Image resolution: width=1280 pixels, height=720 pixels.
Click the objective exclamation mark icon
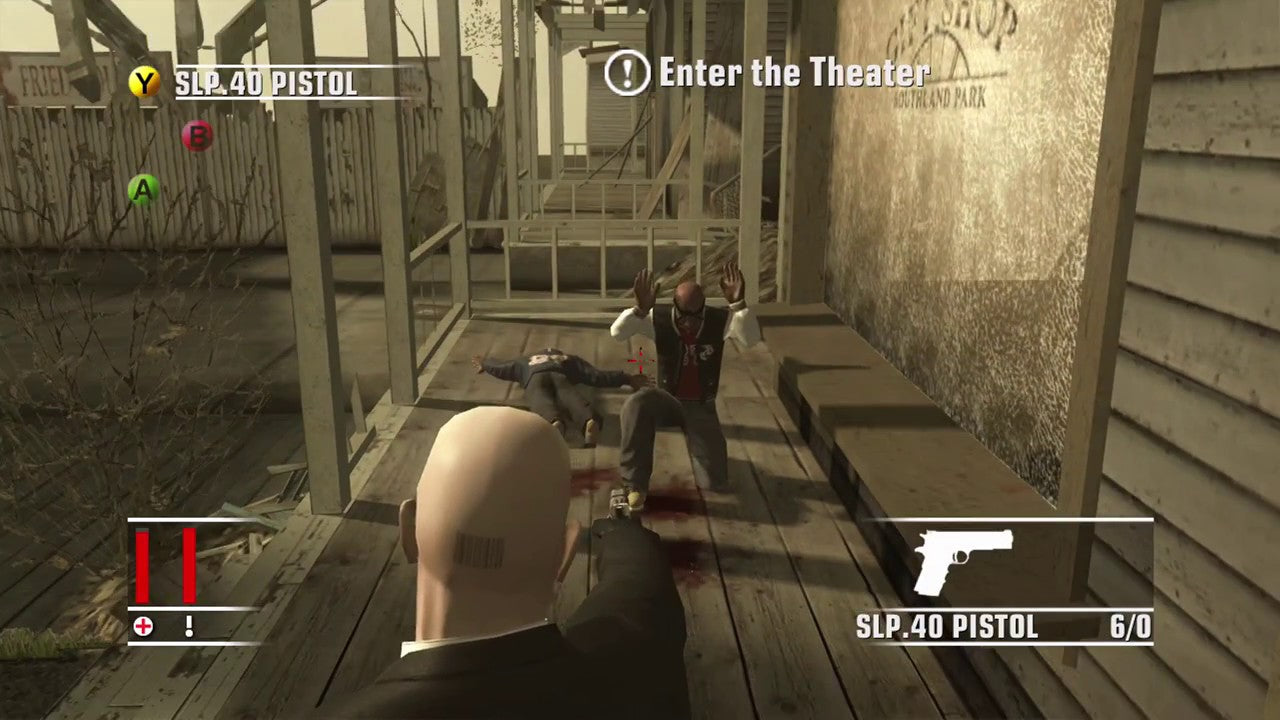[x=626, y=72]
